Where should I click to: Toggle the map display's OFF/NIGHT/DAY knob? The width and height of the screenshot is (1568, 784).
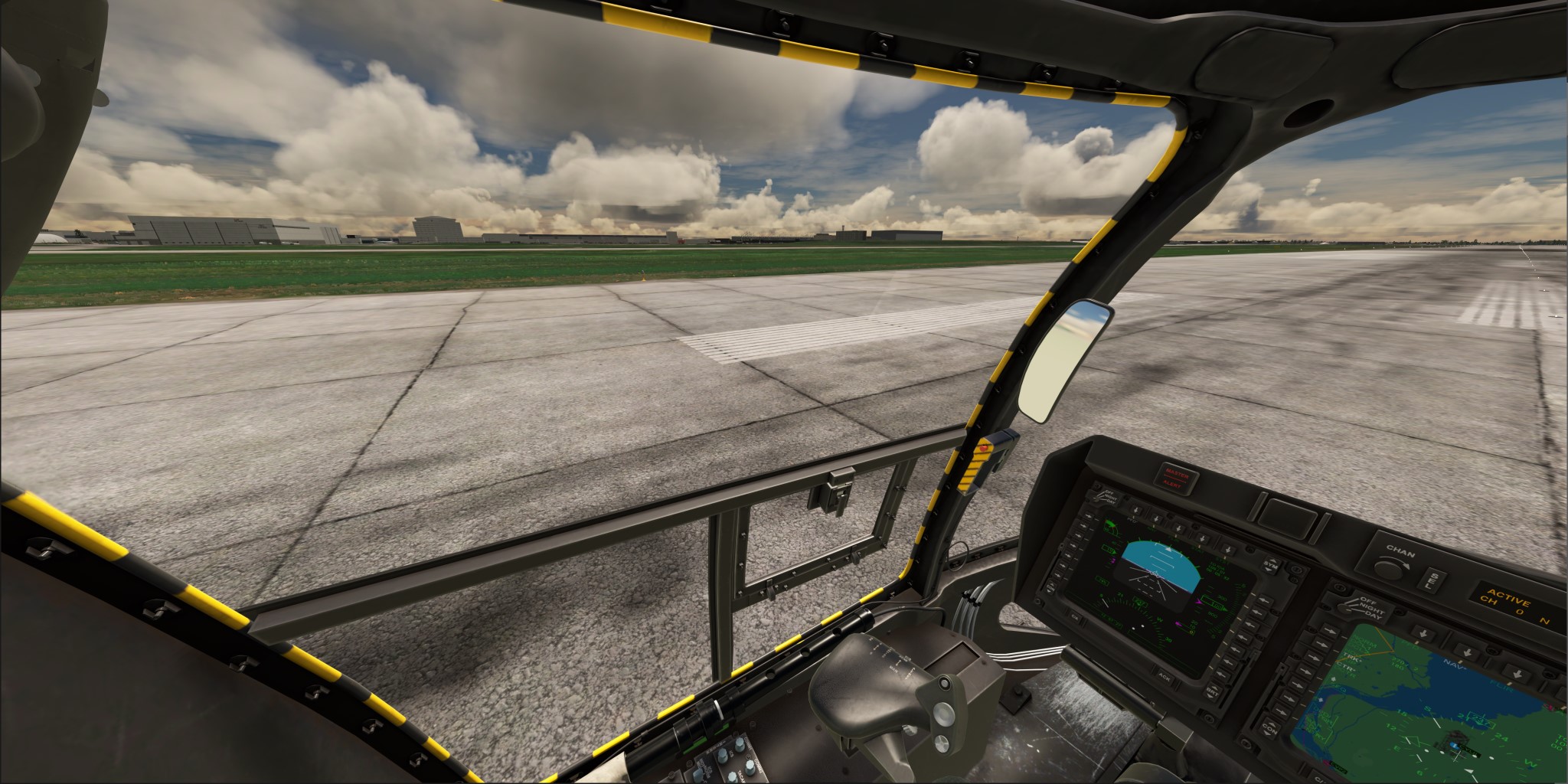click(1344, 607)
